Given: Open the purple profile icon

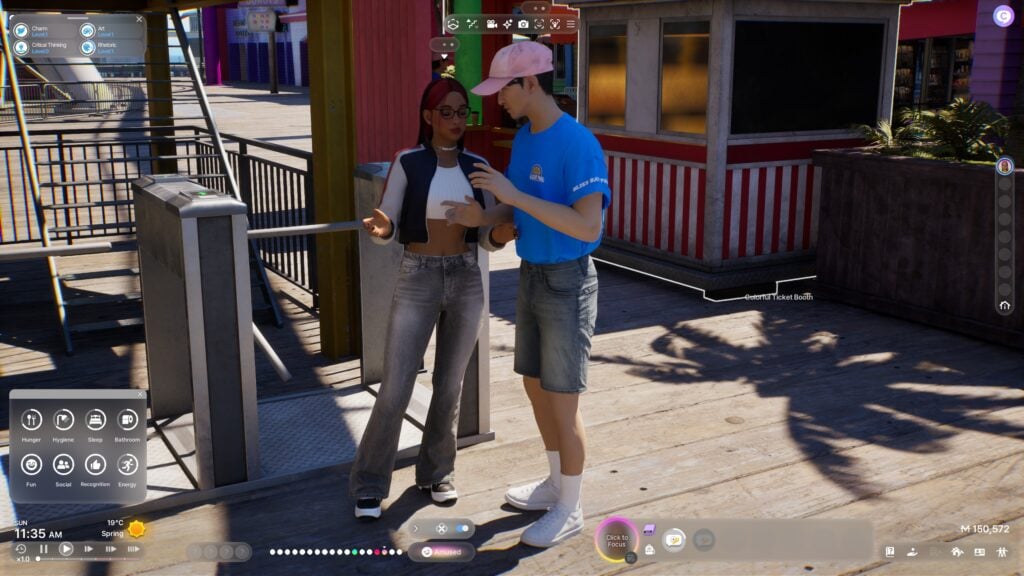Looking at the screenshot, I should pyautogui.click(x=1002, y=16).
